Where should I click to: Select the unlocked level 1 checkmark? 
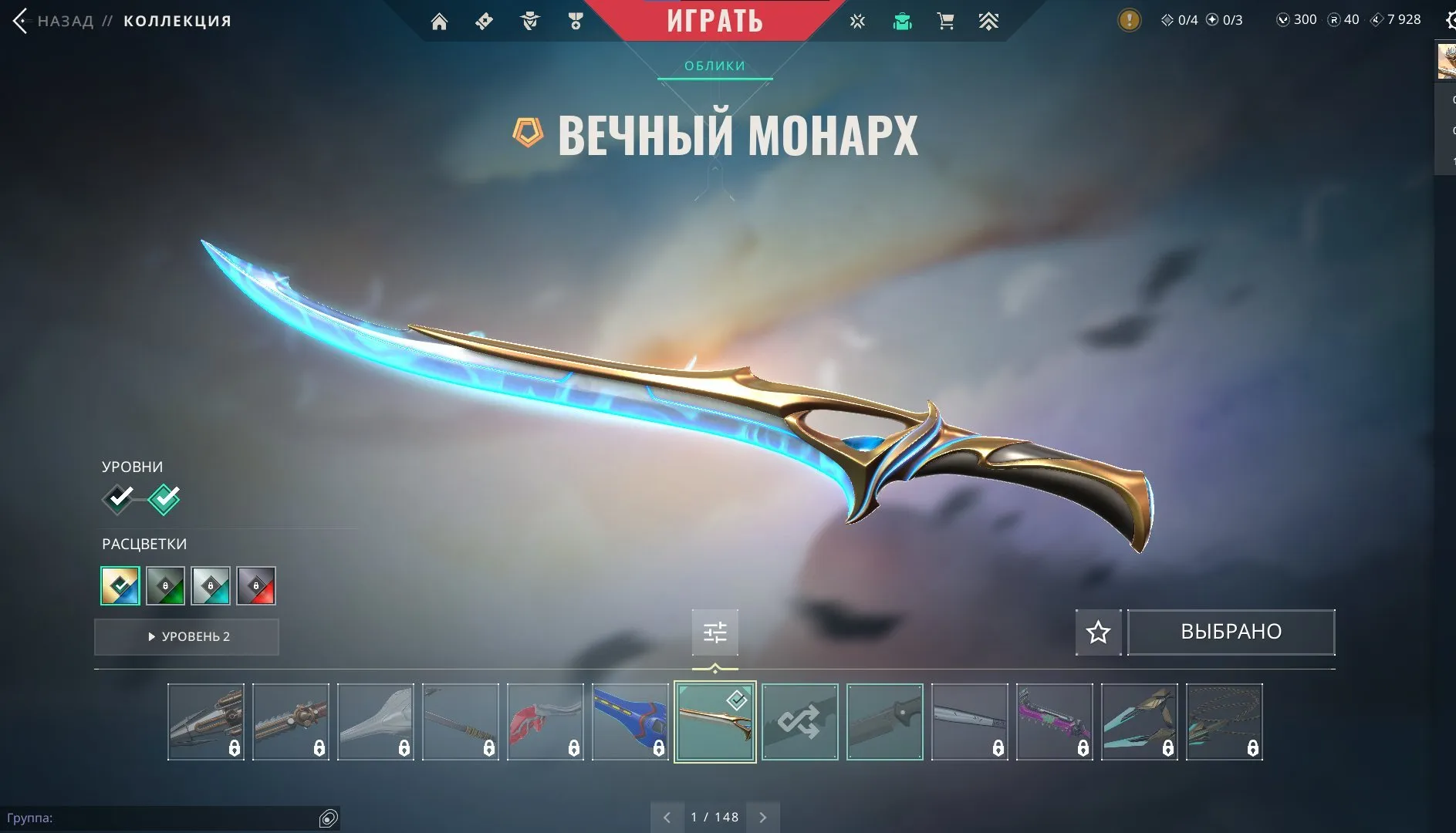click(x=117, y=498)
